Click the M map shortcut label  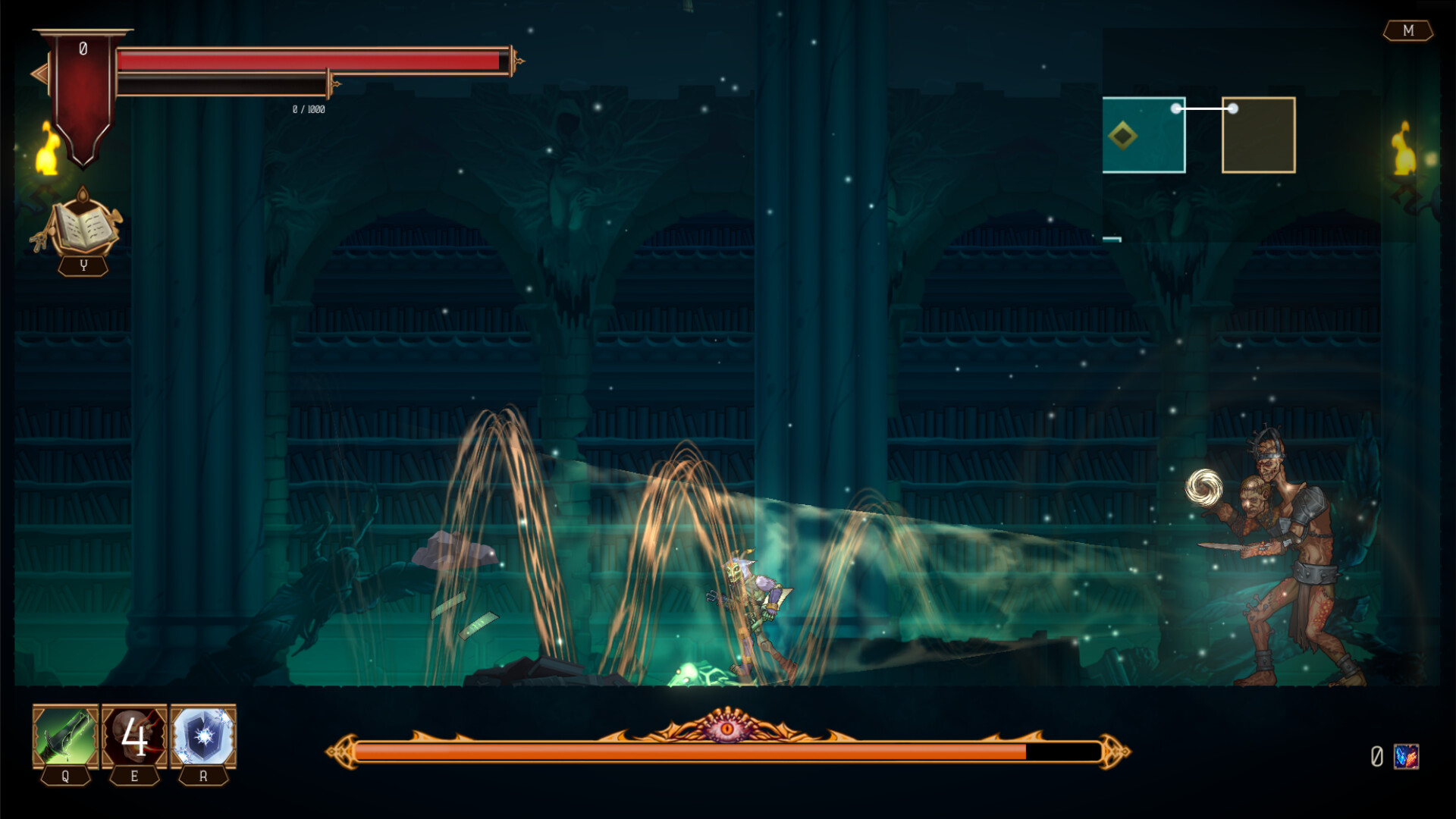pyautogui.click(x=1408, y=32)
